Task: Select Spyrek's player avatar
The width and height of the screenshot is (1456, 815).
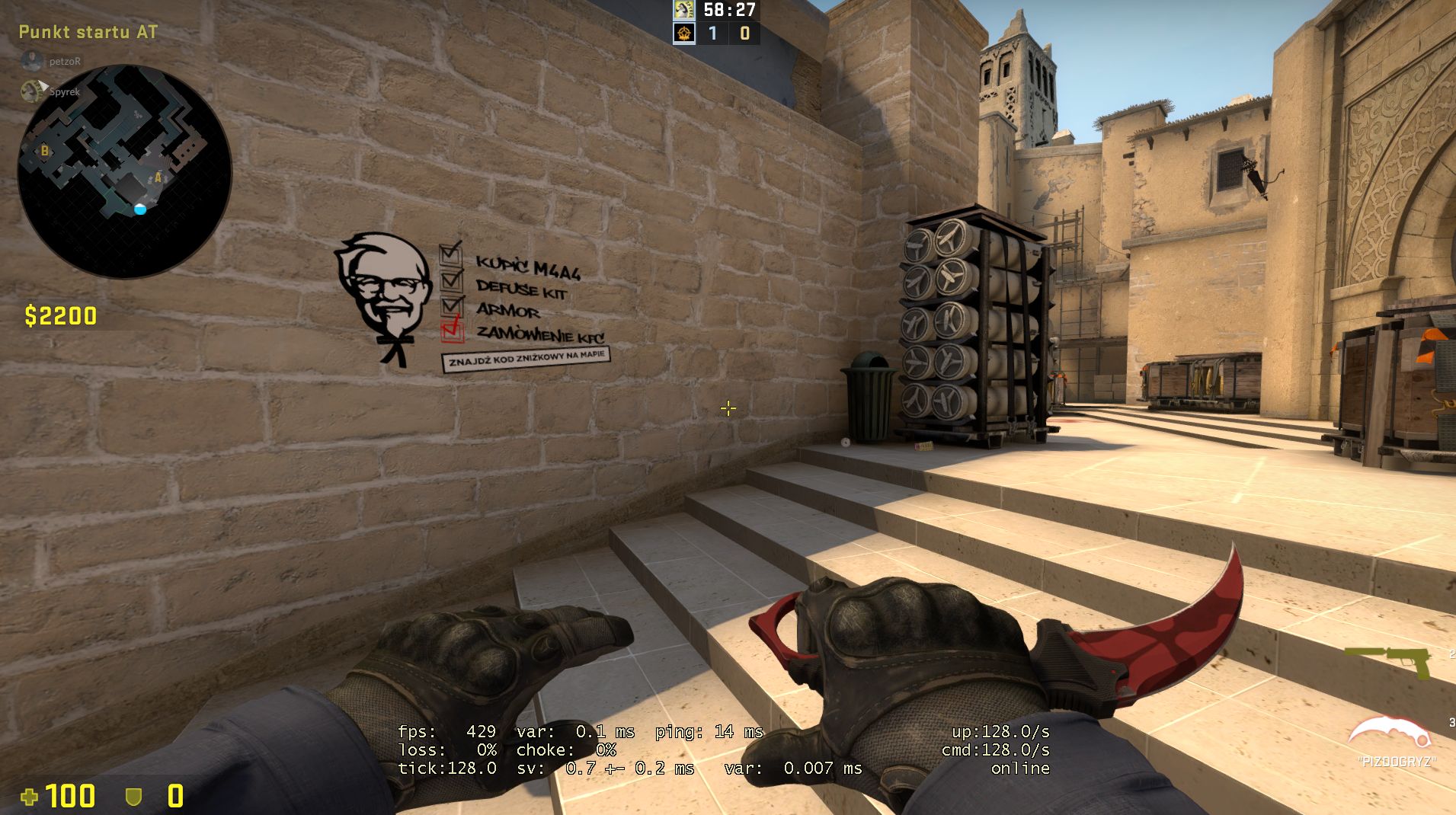Action: (x=32, y=91)
